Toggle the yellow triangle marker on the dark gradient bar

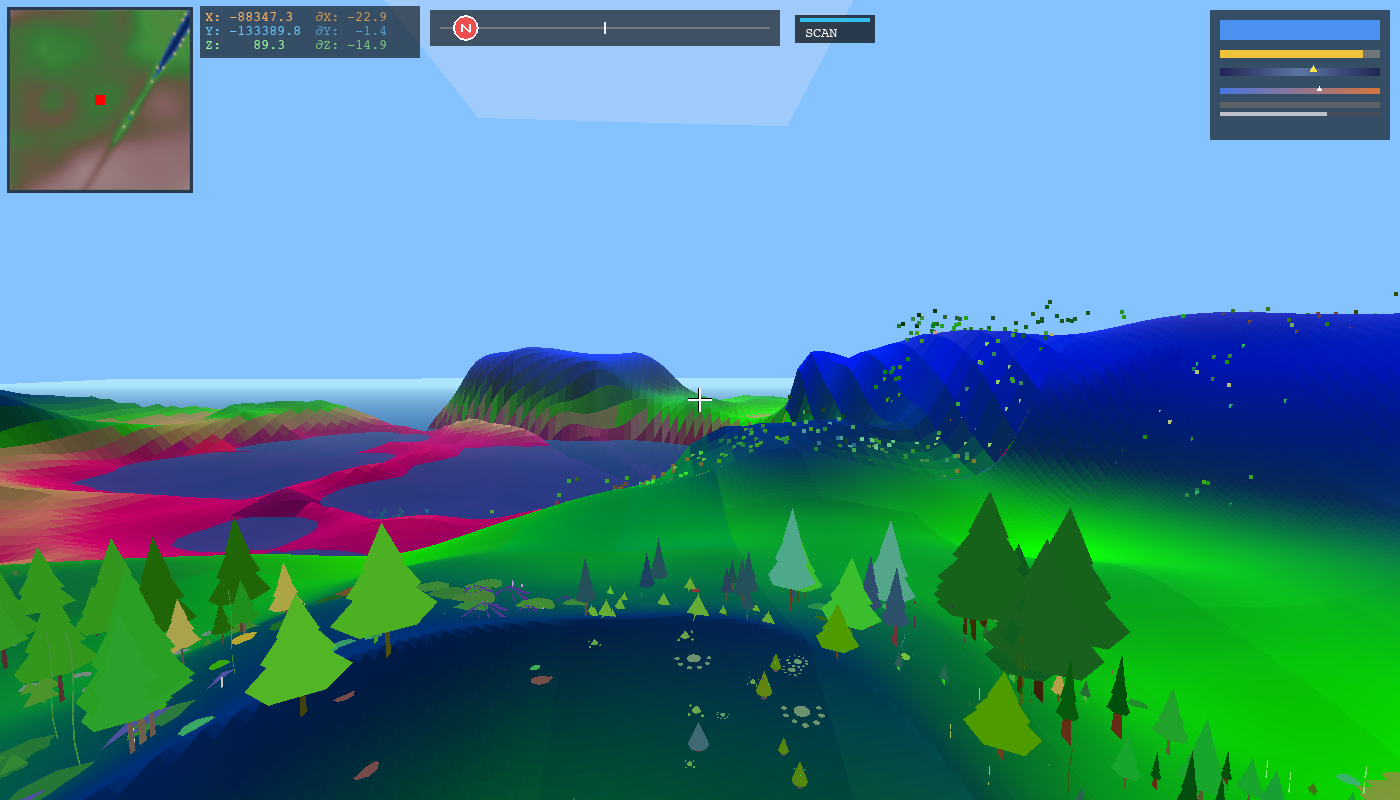[x=1313, y=70]
